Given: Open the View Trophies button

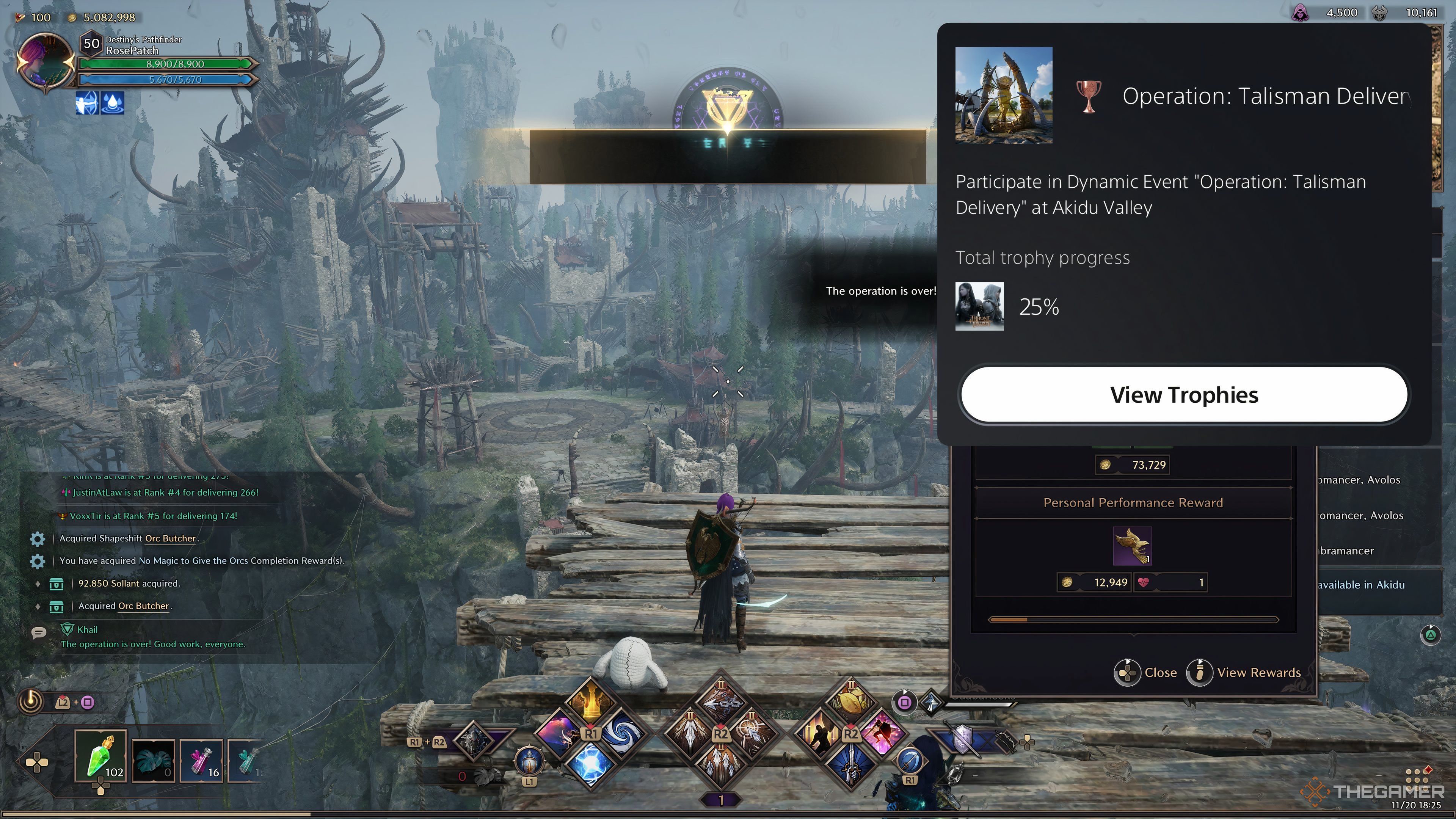Looking at the screenshot, I should (x=1184, y=394).
